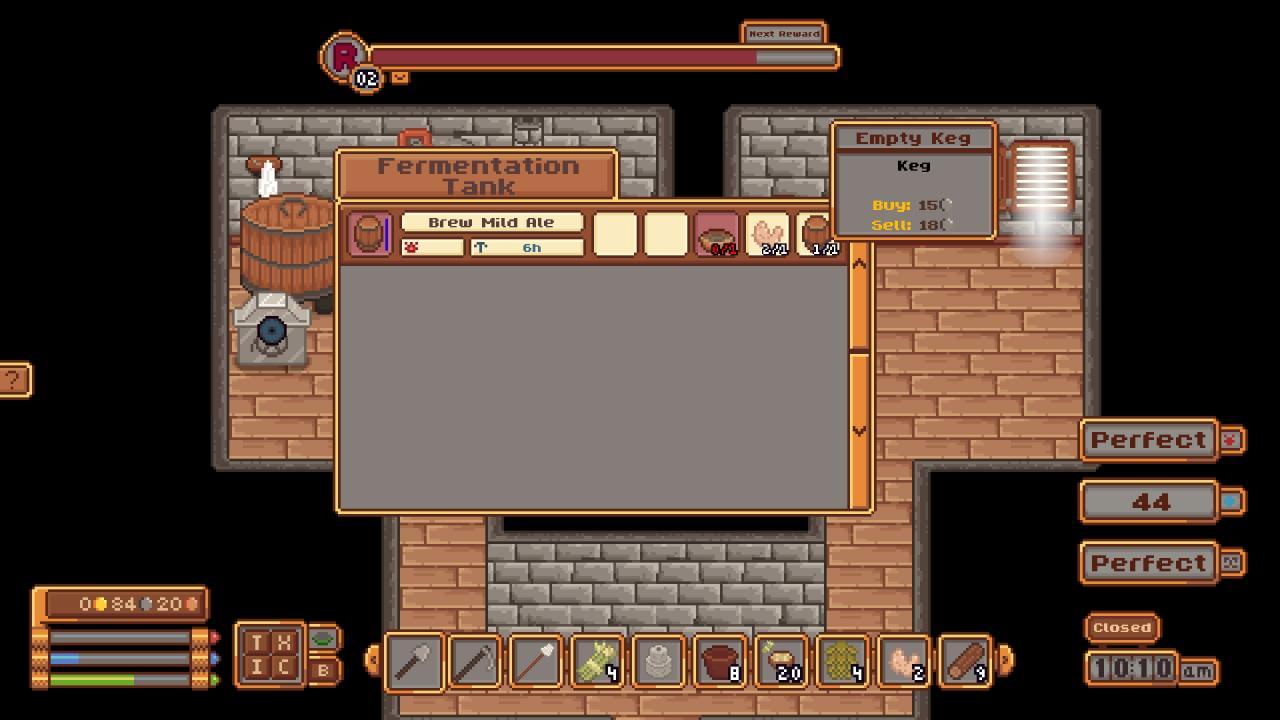
Task: Select the missing bowl ingredient slot
Action: coord(716,234)
